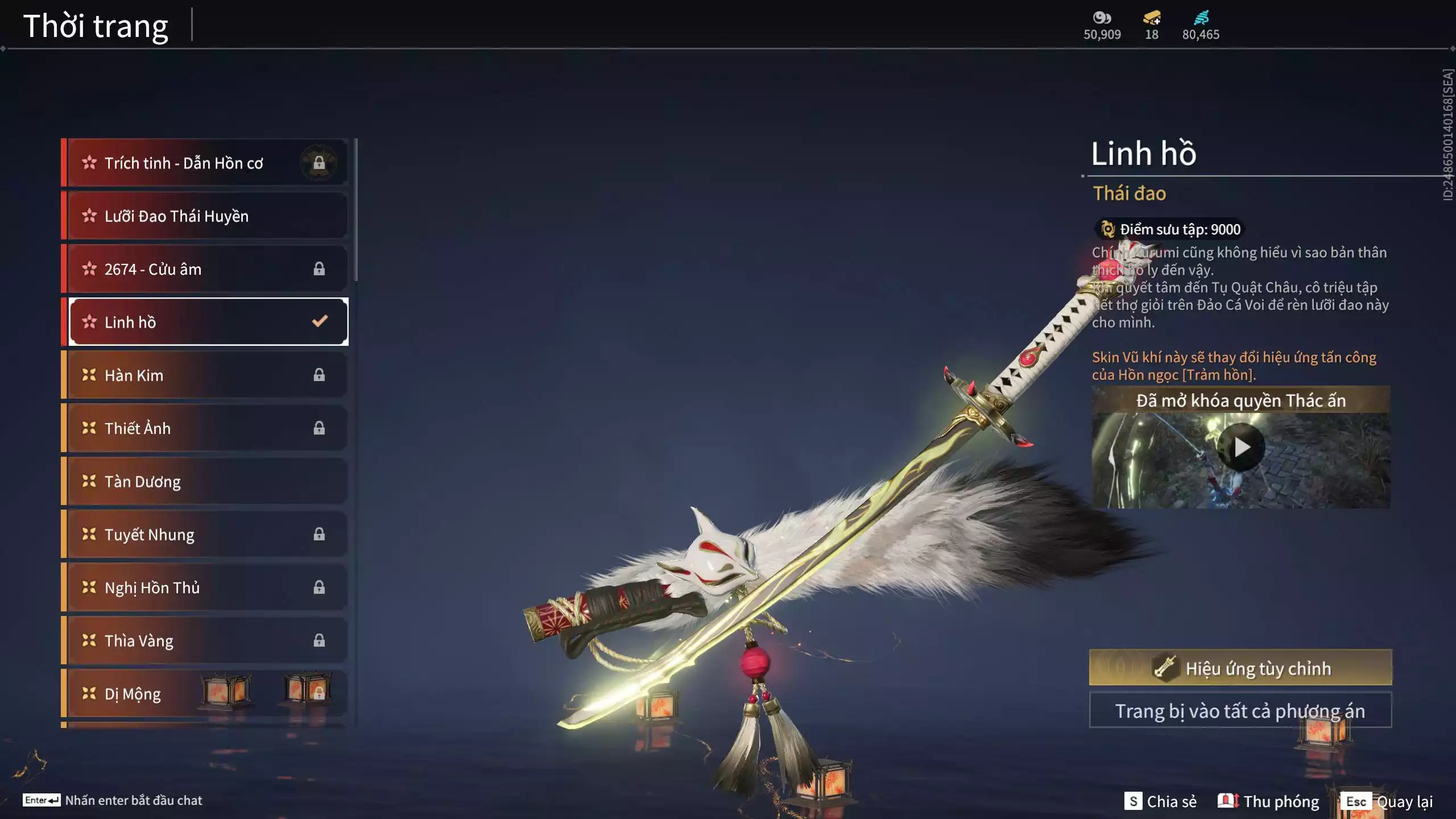
Task: Click the Điểm sưu tập collection points badge
Action: 1170,229
